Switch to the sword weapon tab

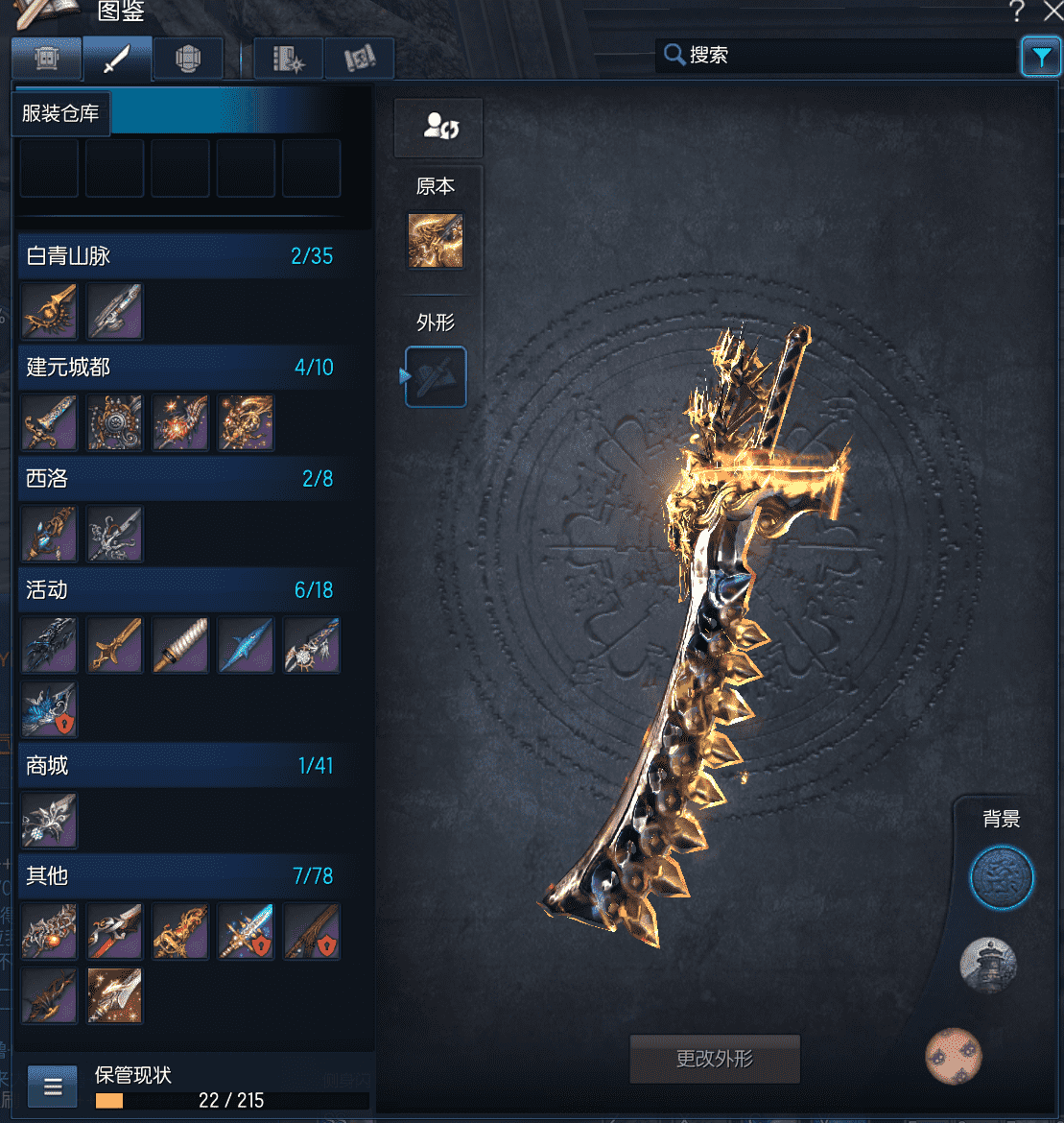coord(117,60)
